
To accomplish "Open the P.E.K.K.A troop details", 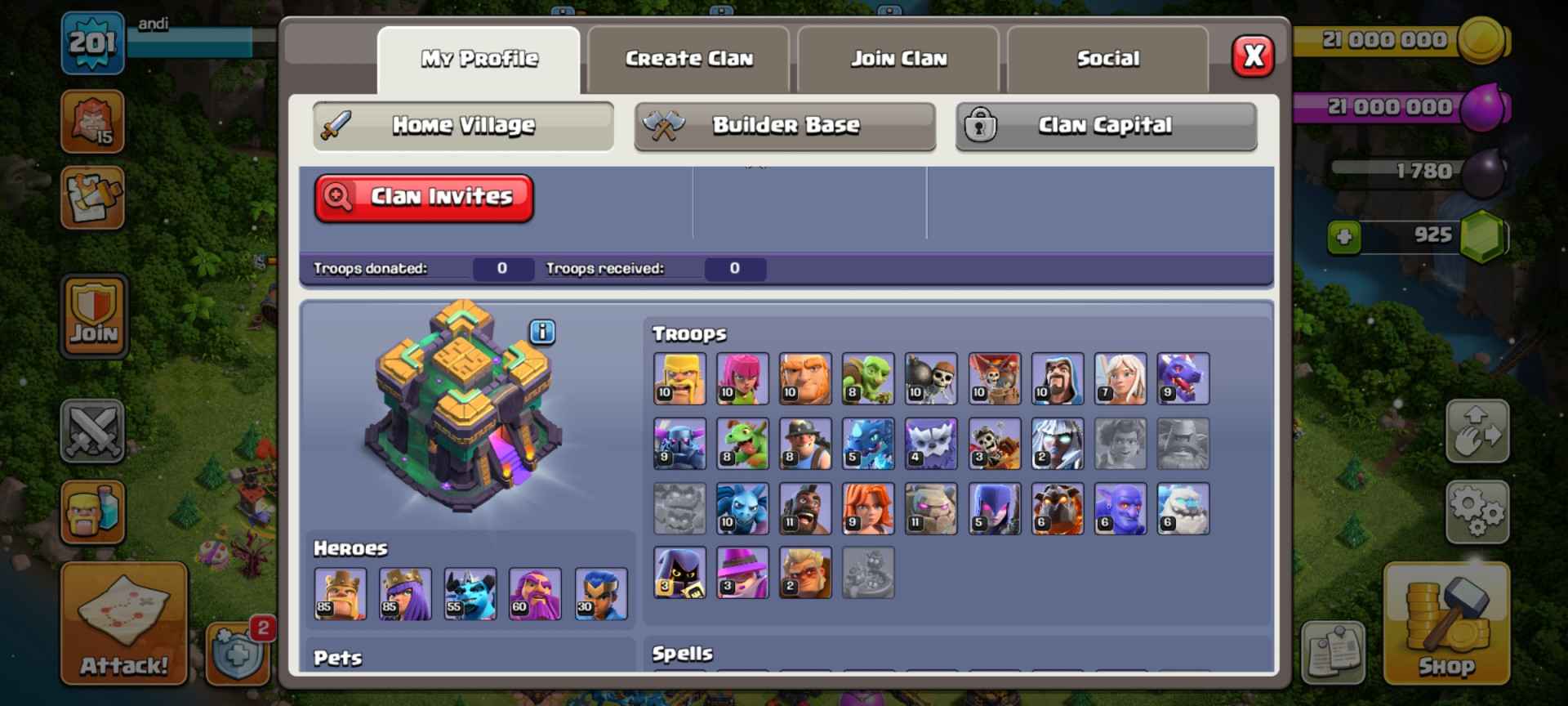I will [680, 444].
